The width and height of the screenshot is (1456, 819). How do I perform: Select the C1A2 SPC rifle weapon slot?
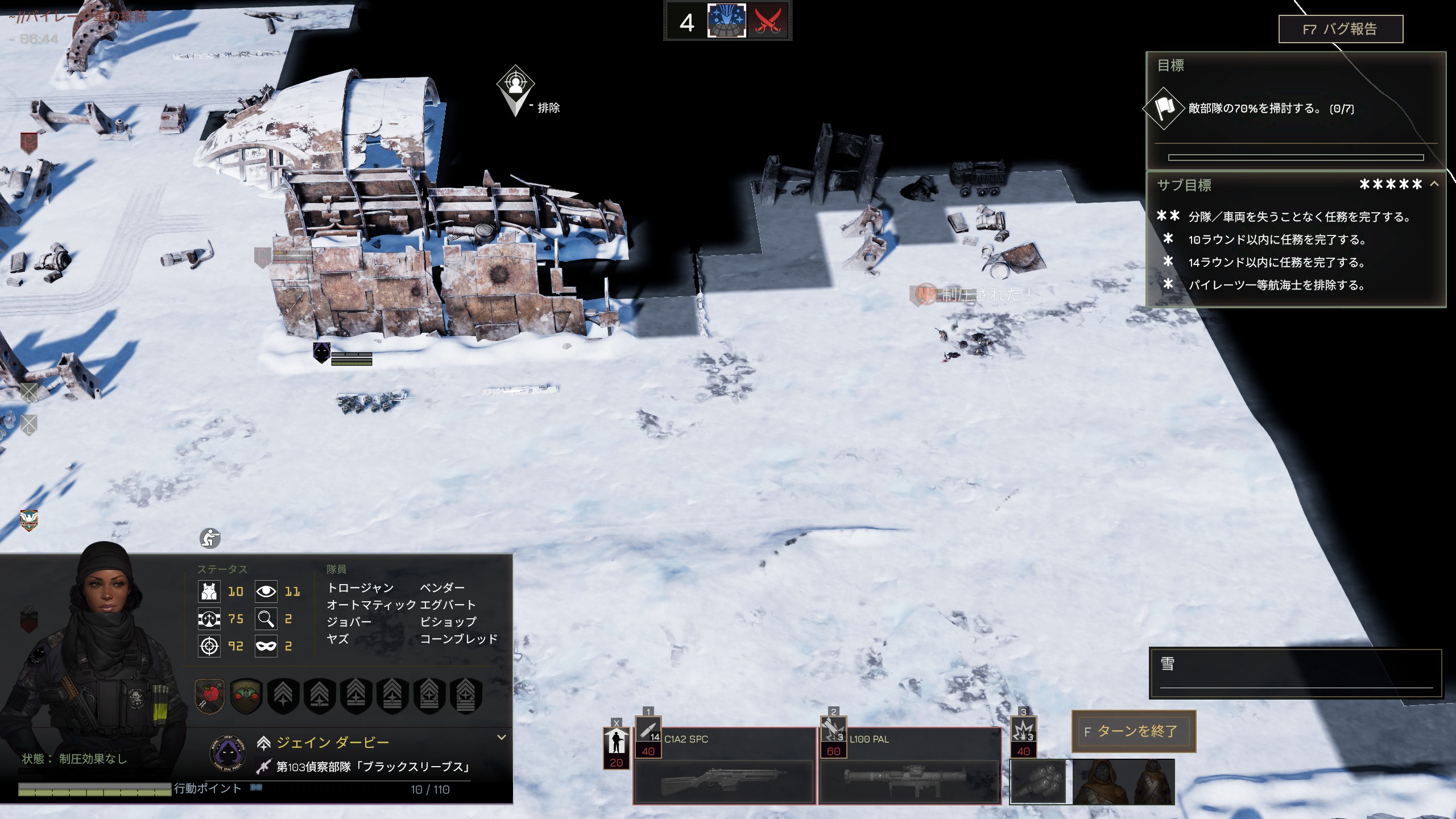click(x=724, y=766)
